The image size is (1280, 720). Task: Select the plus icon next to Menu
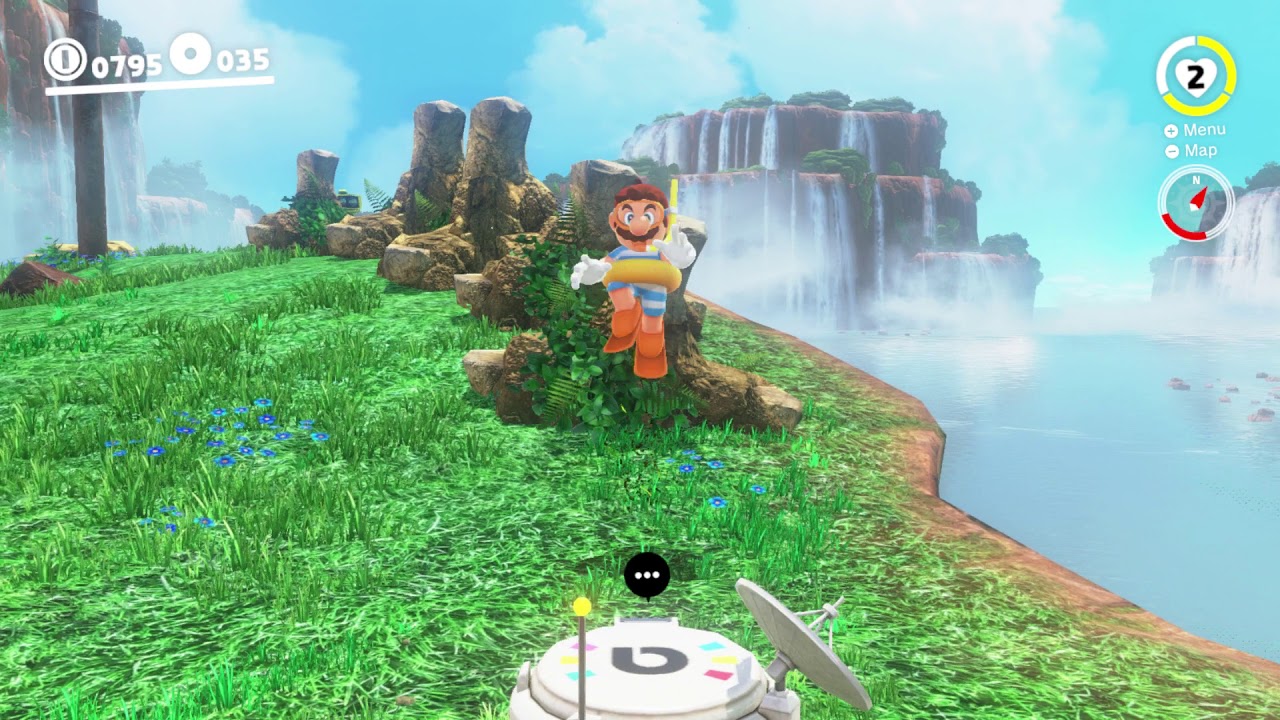pos(1169,129)
